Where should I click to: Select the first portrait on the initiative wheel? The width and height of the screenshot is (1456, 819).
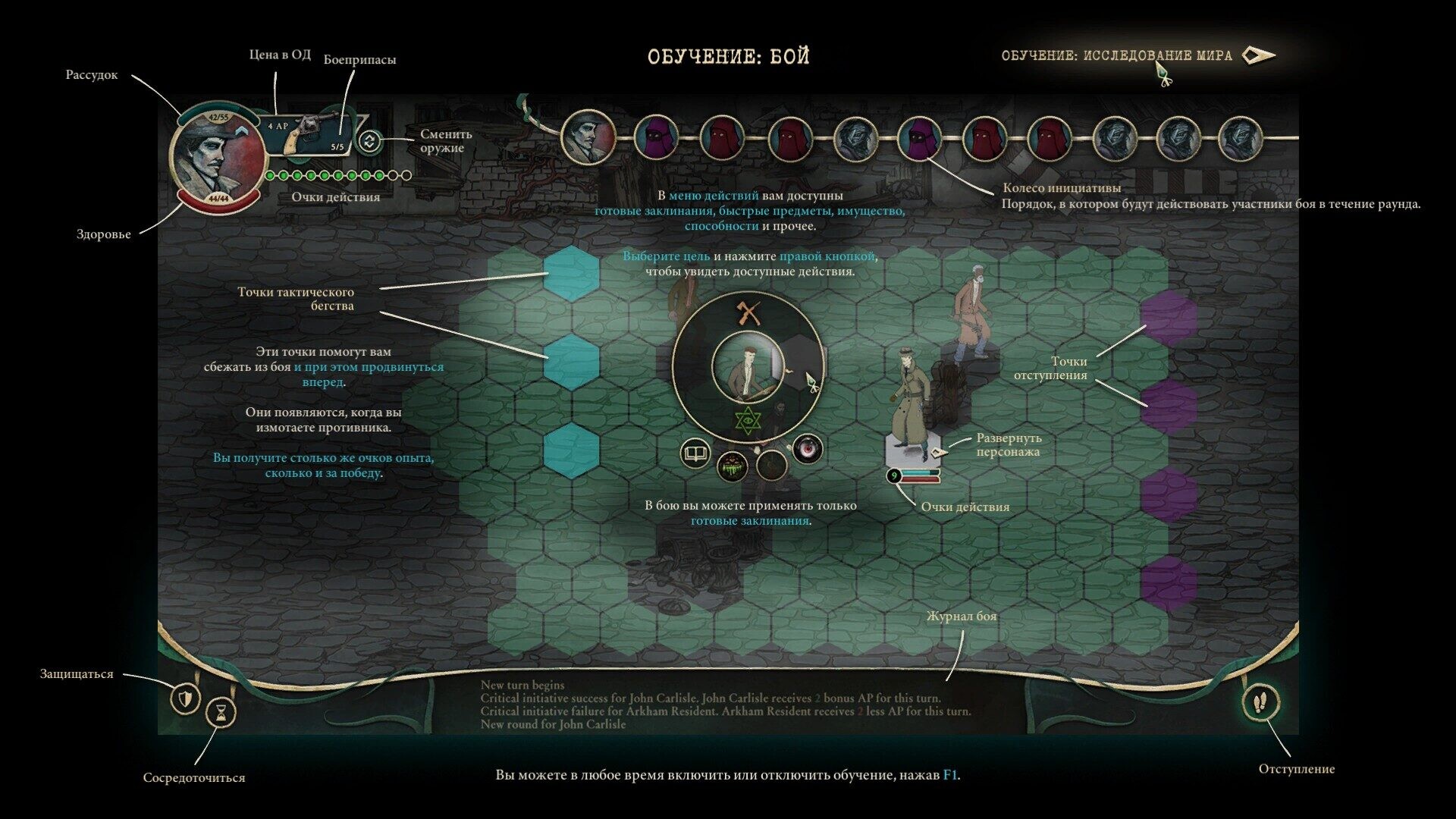coord(588,138)
